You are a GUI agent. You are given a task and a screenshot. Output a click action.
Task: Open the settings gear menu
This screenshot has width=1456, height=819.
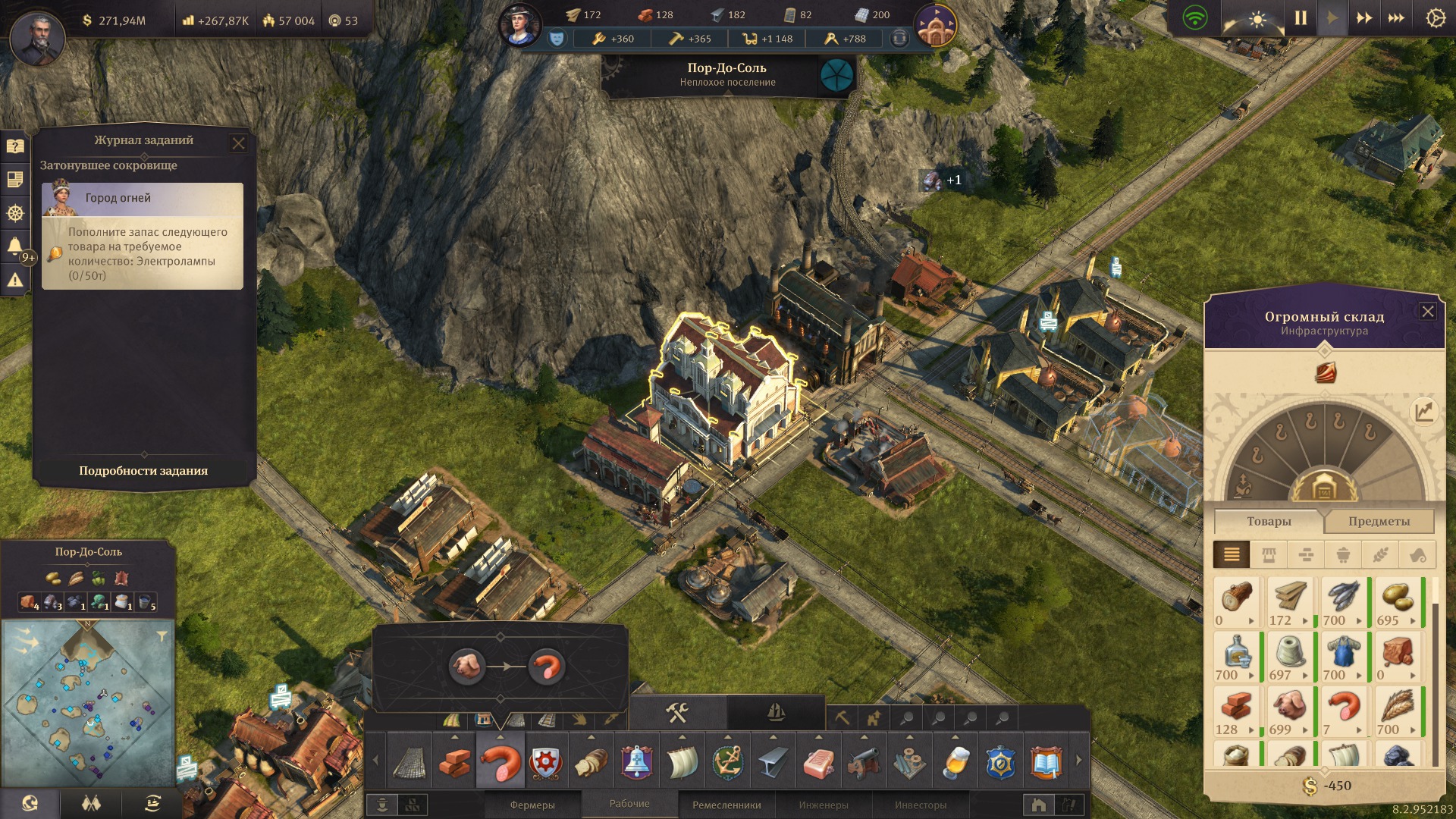[1435, 18]
